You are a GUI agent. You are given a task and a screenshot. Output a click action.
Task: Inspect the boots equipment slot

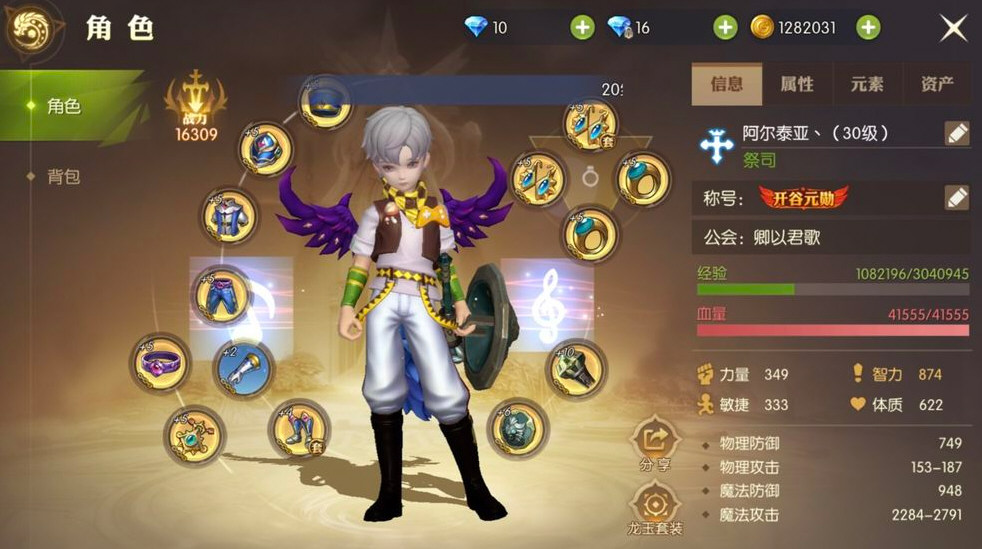300,428
